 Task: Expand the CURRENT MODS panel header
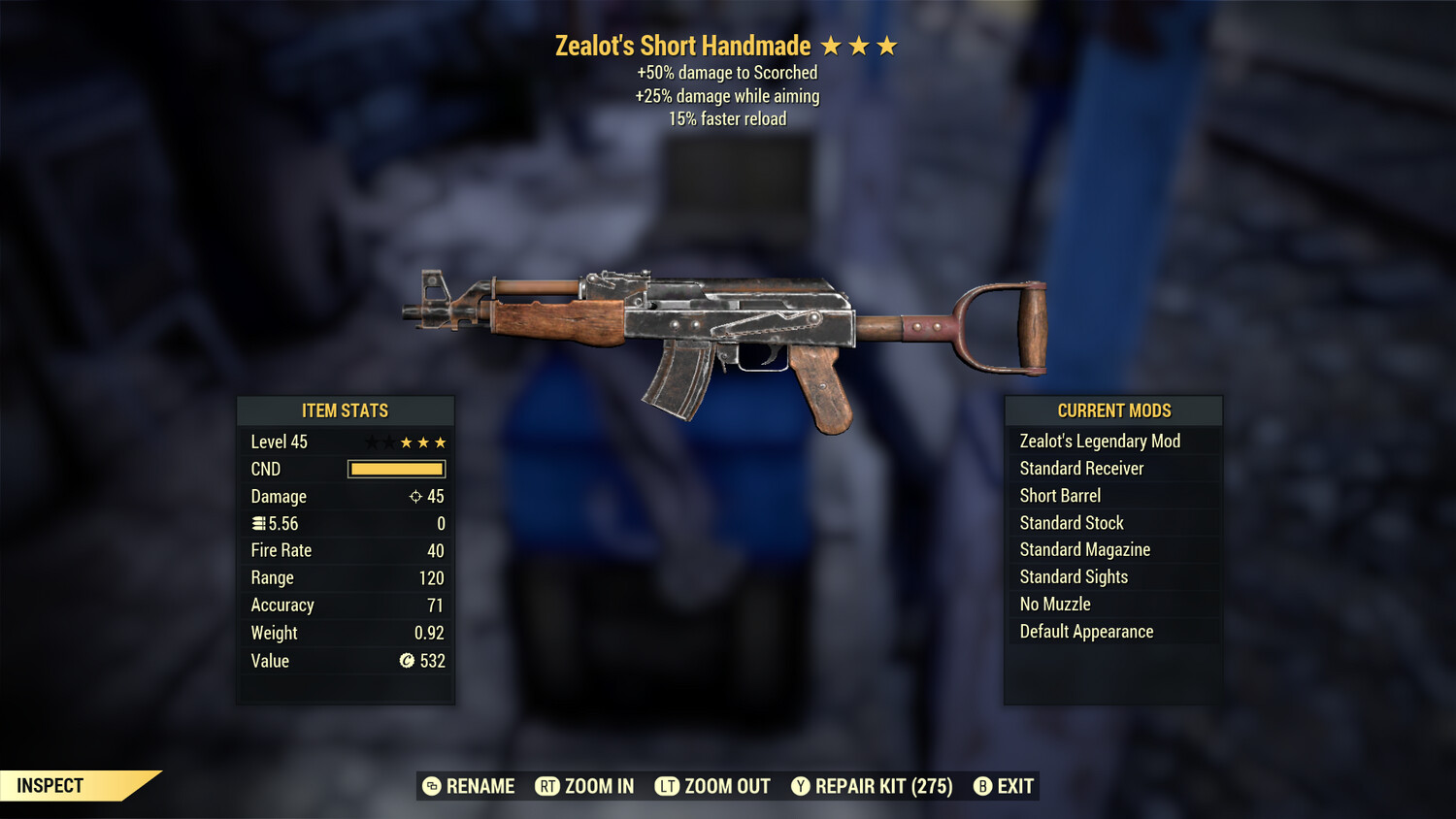click(x=1113, y=410)
